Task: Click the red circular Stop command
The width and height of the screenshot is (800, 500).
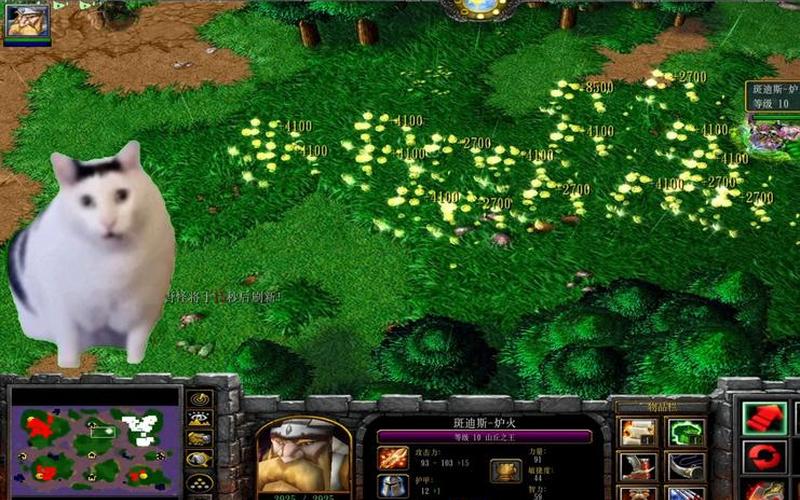Action: coord(764,457)
